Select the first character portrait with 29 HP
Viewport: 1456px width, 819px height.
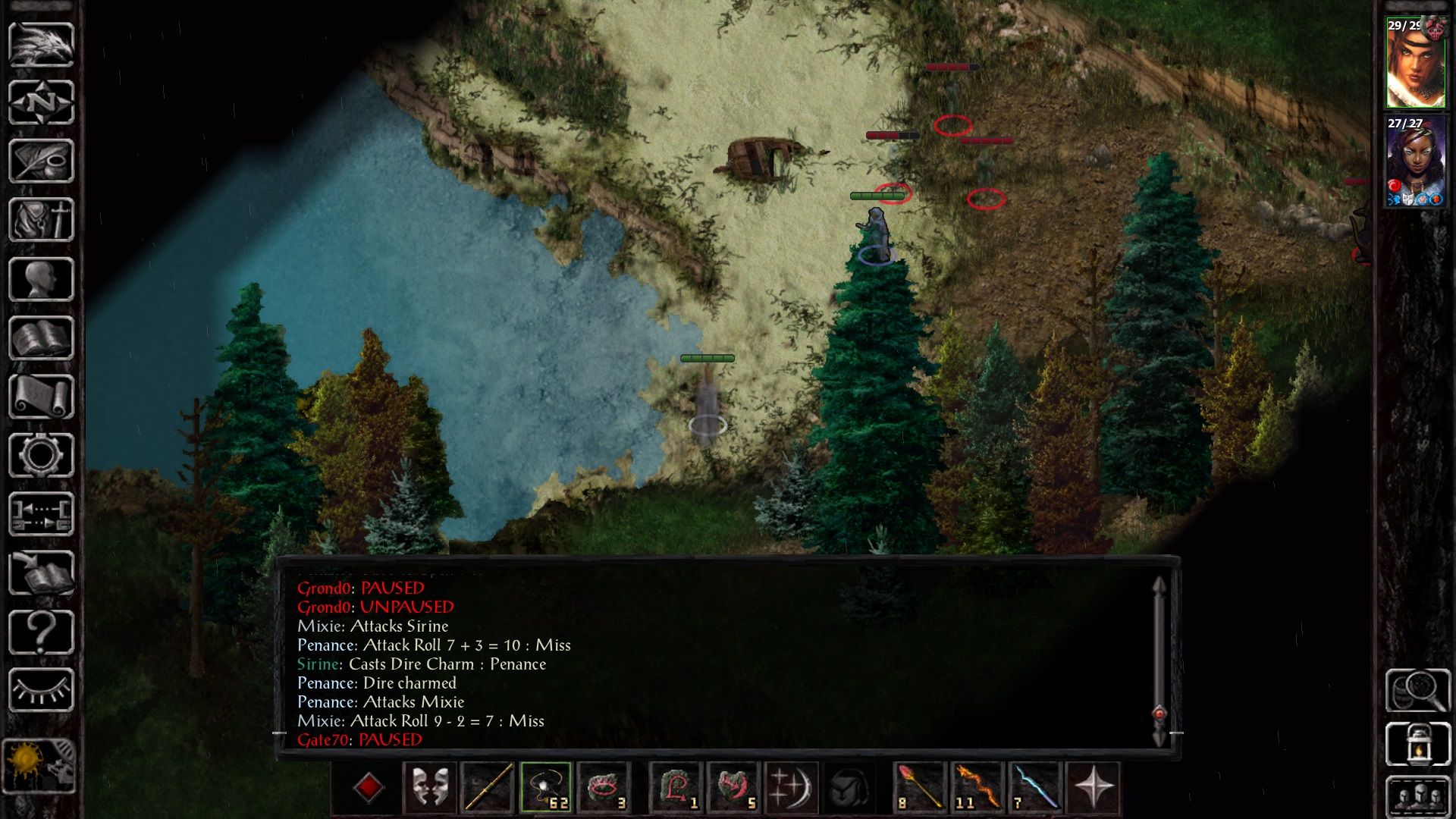[x=1415, y=62]
